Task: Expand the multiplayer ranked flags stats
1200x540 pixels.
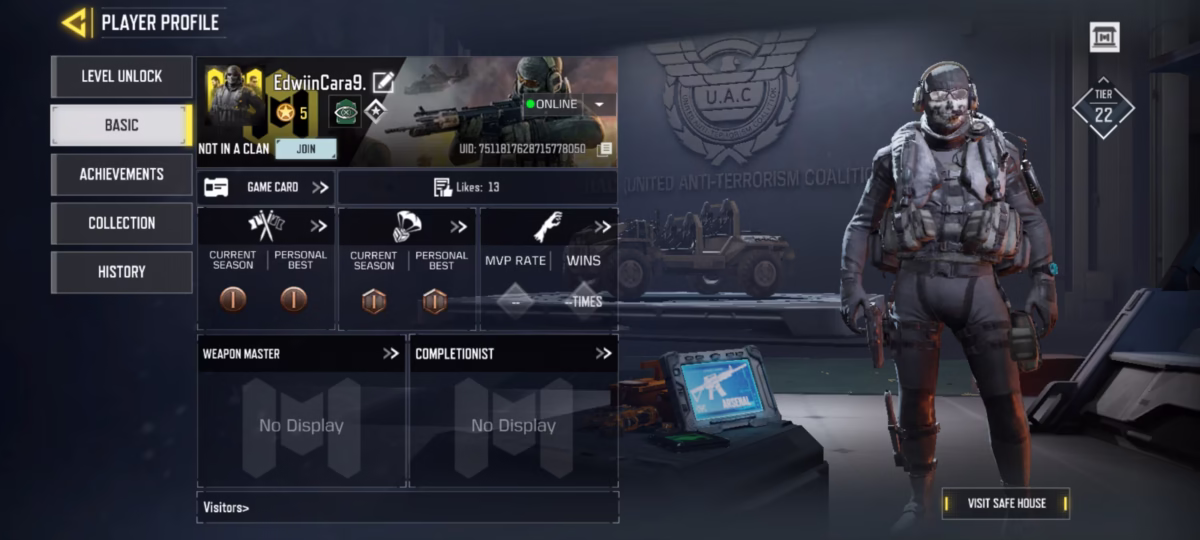Action: click(318, 226)
